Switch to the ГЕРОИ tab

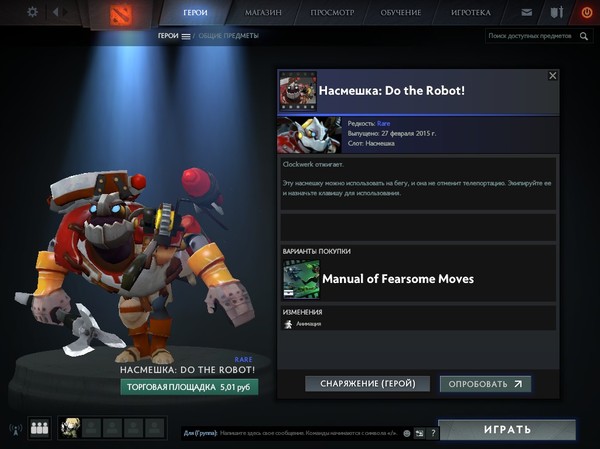196,13
